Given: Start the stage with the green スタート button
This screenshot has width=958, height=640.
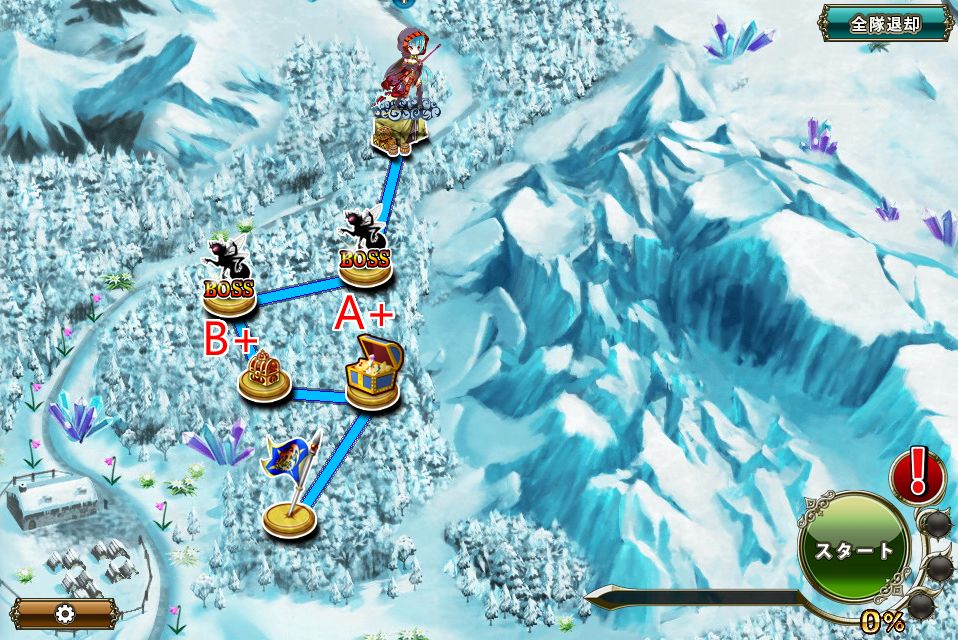Looking at the screenshot, I should tap(853, 549).
